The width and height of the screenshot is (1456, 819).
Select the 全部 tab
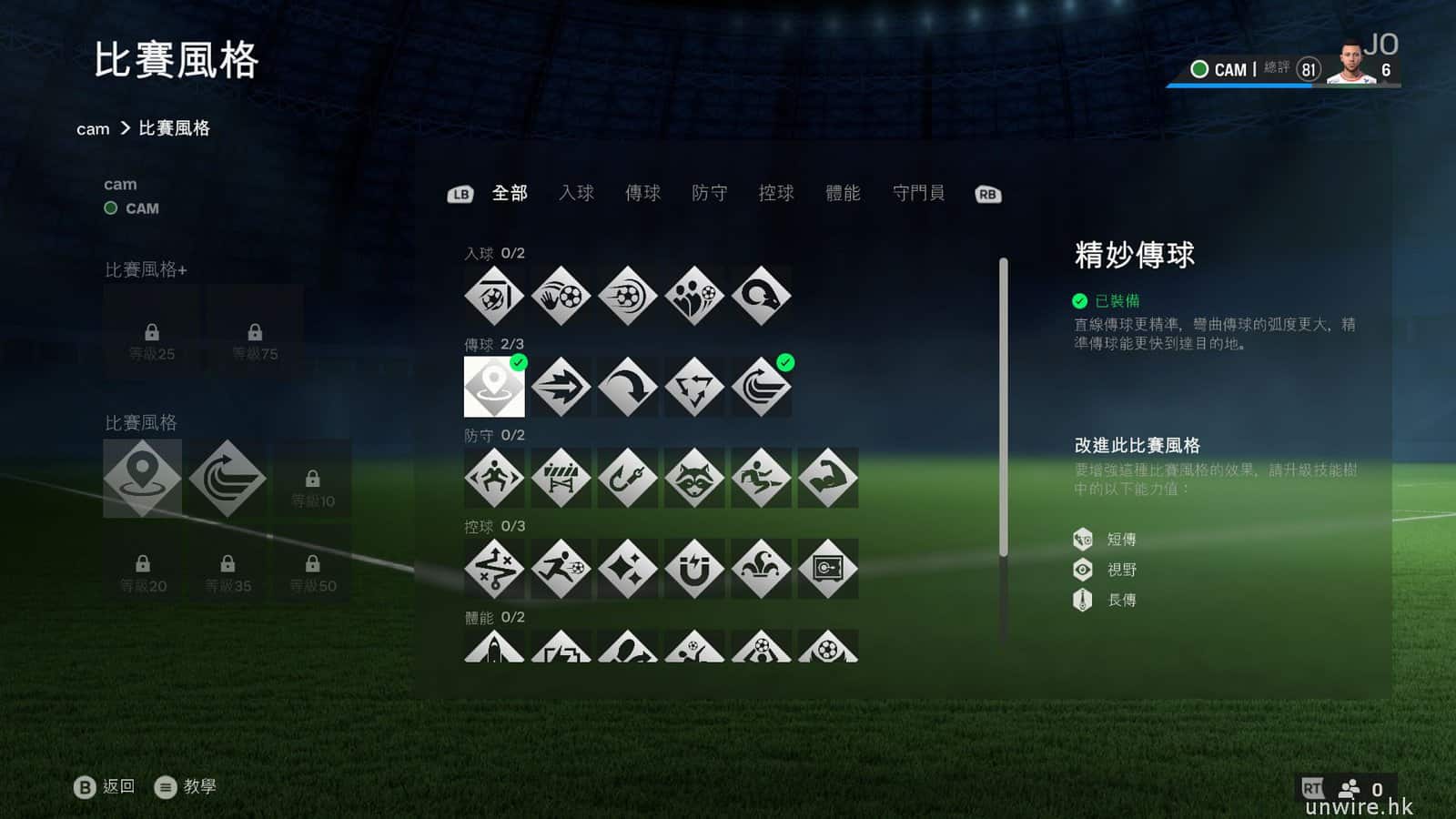pyautogui.click(x=510, y=193)
